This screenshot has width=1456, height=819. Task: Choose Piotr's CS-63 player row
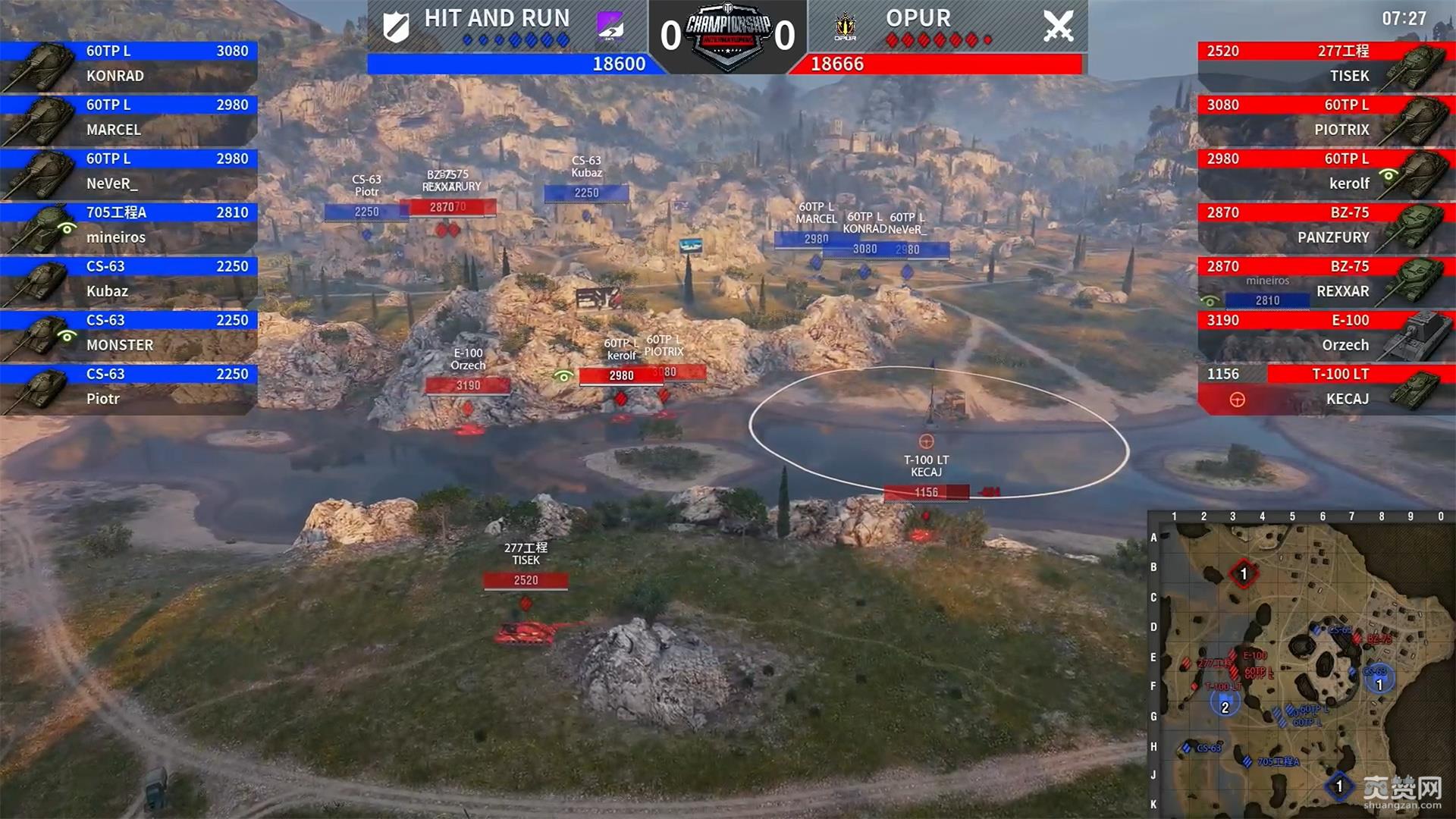tap(129, 387)
